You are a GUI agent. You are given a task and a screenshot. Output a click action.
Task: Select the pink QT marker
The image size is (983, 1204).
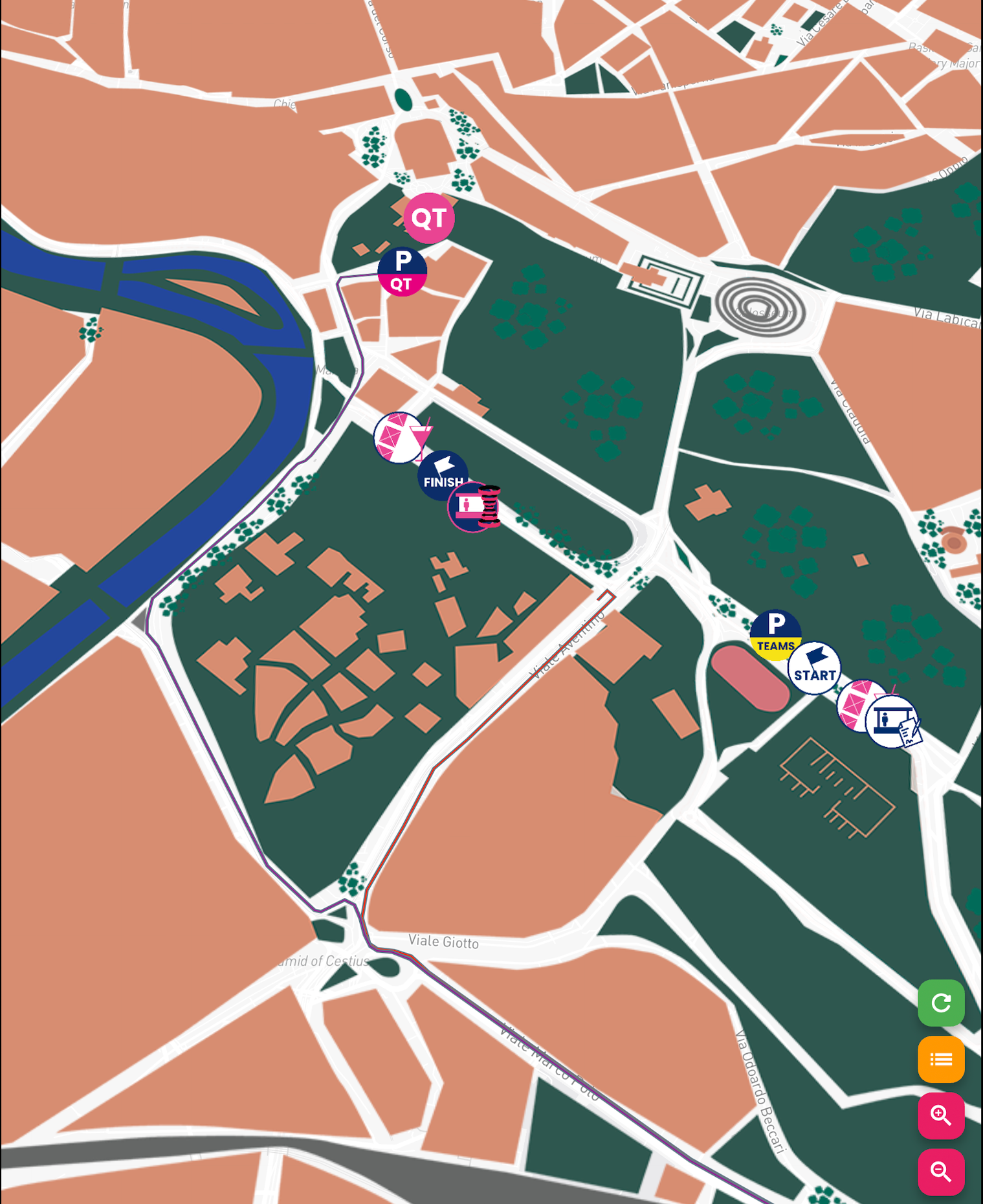[429, 219]
